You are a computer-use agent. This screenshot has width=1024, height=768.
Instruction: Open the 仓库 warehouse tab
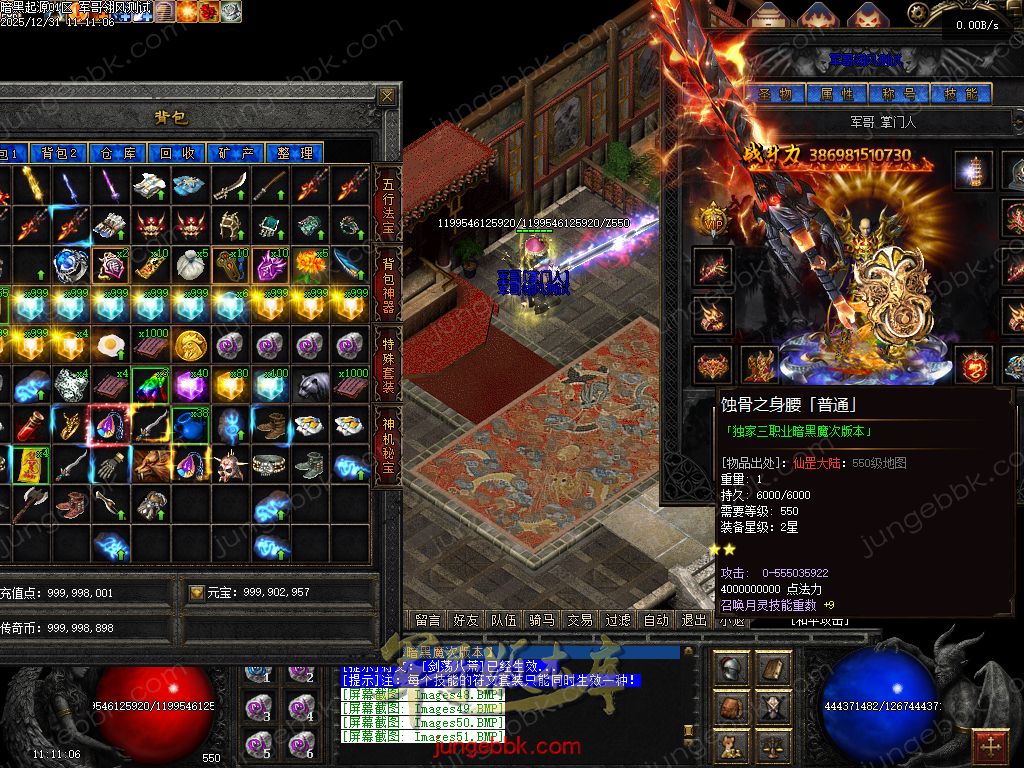(x=118, y=153)
